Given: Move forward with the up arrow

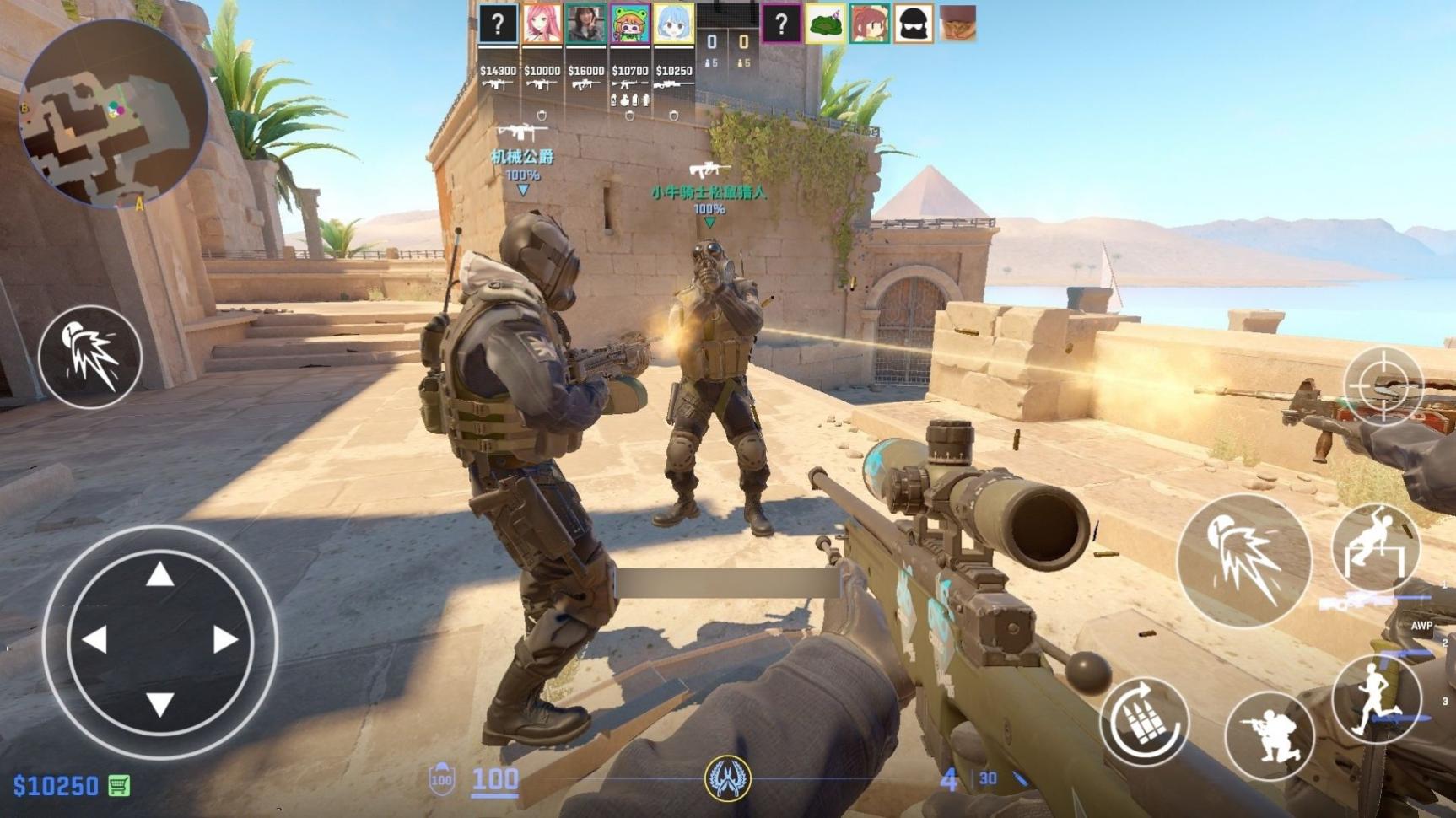Looking at the screenshot, I should 159,575.
